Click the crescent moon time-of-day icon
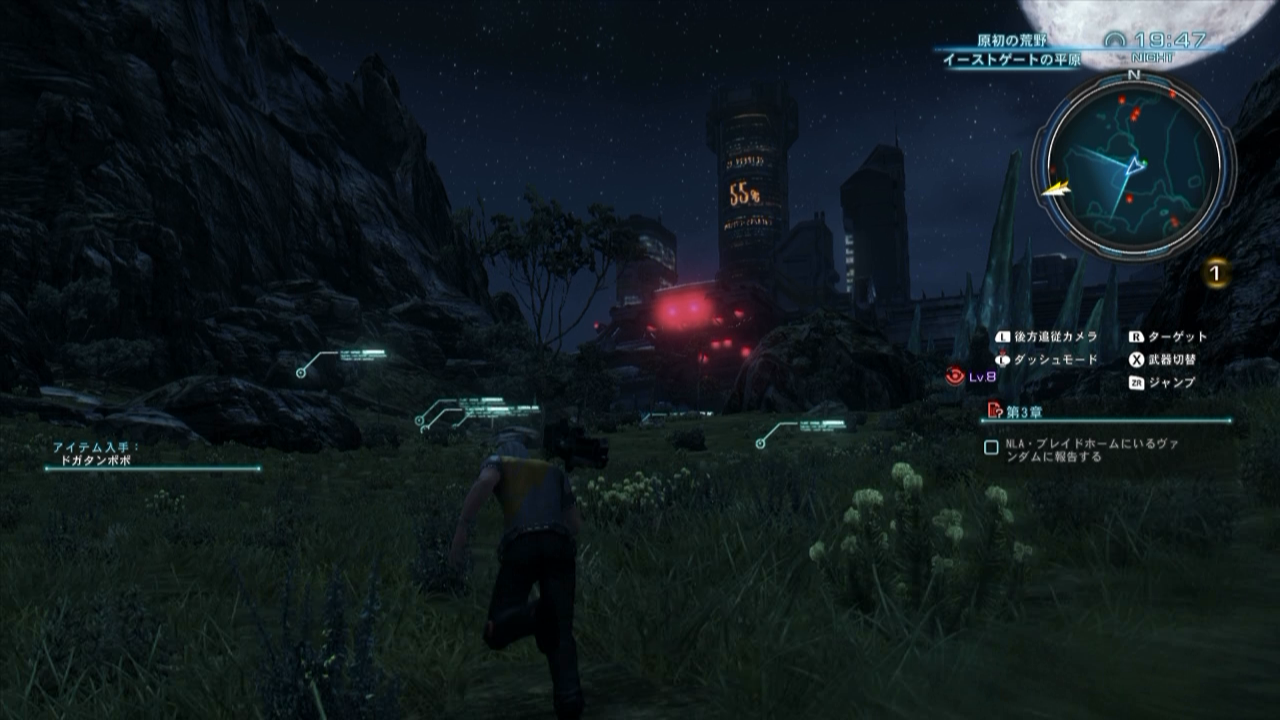The height and width of the screenshot is (720, 1280). tap(1116, 39)
